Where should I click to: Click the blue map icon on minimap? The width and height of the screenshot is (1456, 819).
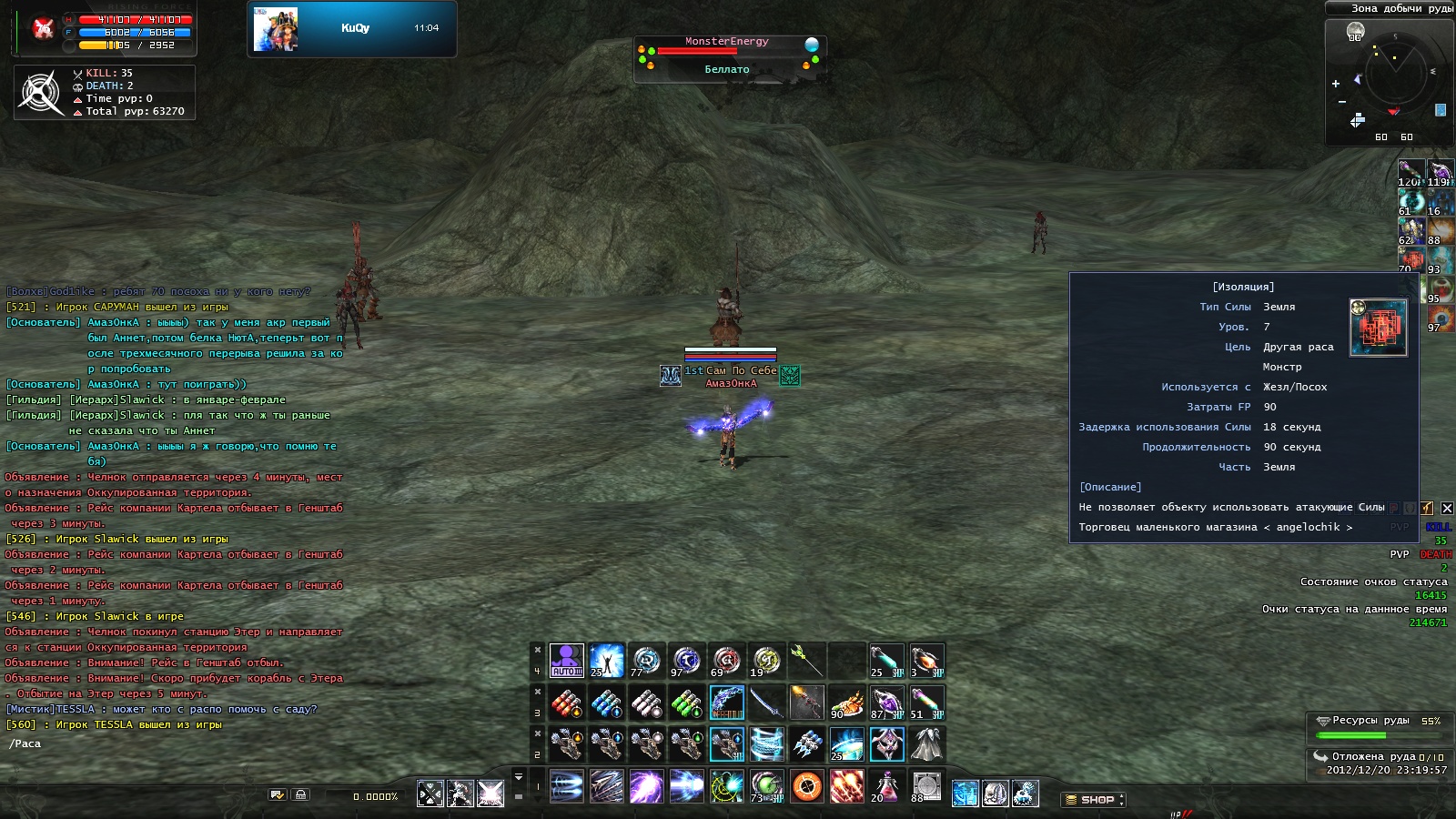point(1441,110)
